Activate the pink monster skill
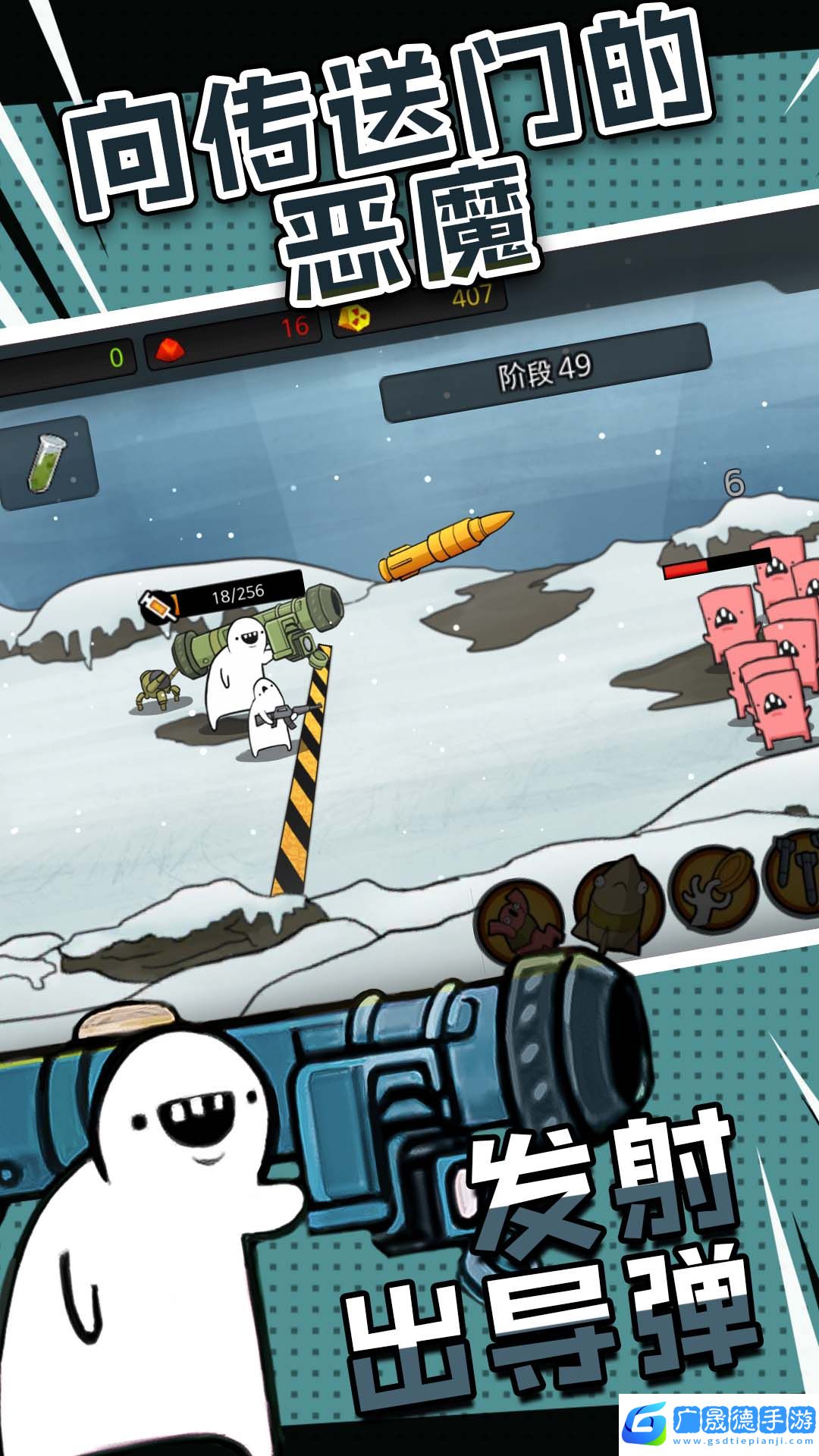The width and height of the screenshot is (819, 1456). (x=517, y=918)
